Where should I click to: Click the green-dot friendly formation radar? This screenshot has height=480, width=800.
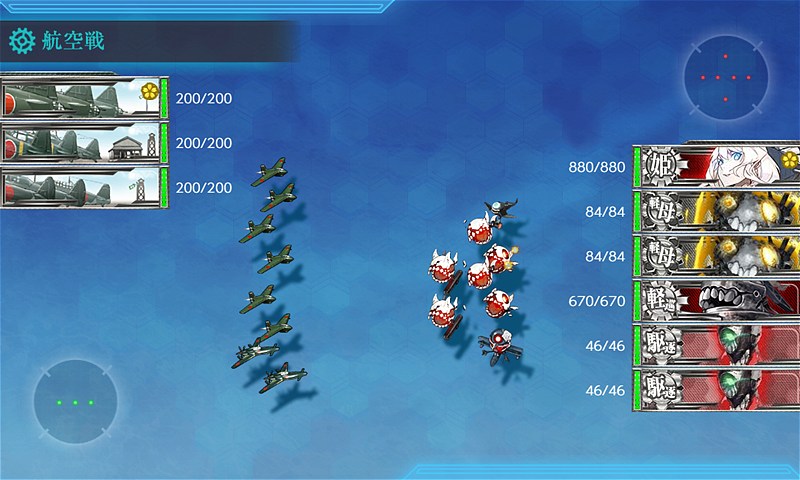(x=75, y=402)
